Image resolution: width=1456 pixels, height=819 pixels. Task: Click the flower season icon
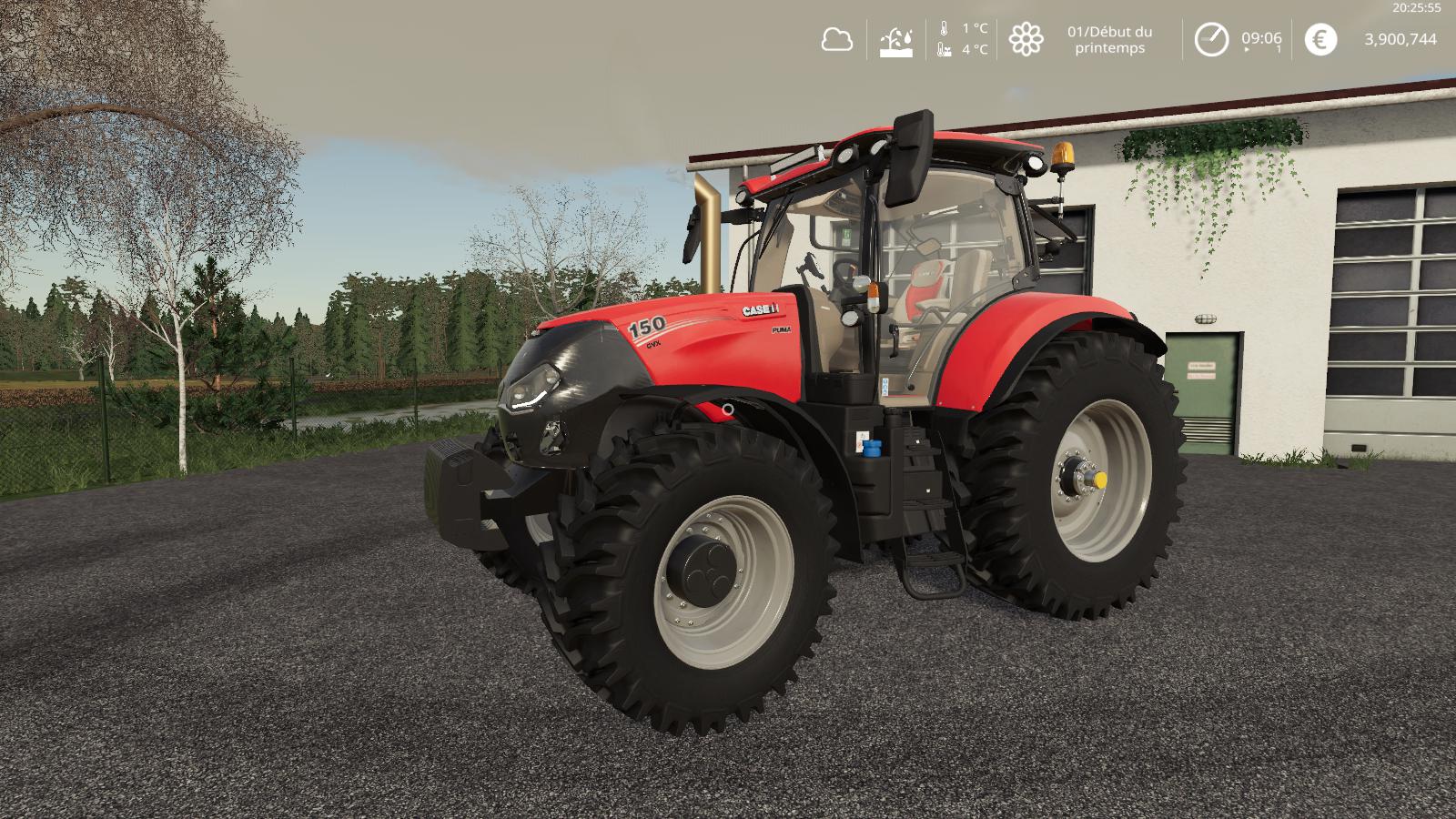tap(1026, 39)
